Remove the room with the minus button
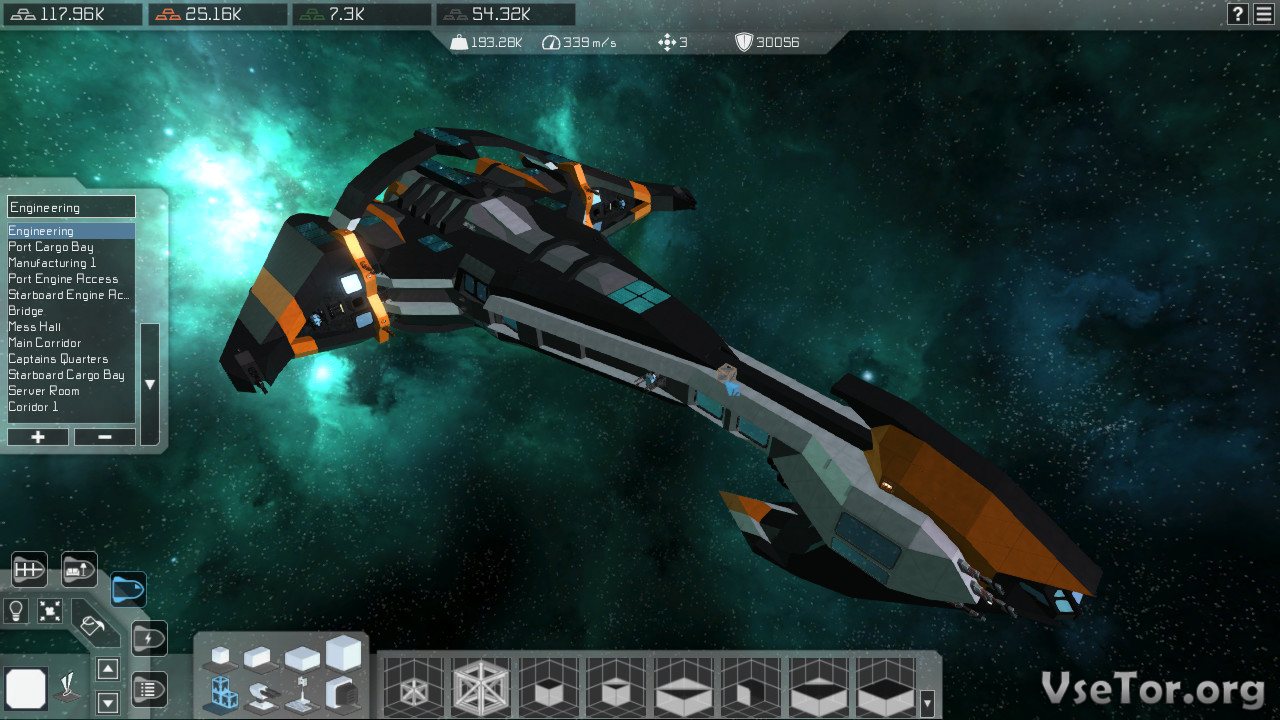Image resolution: width=1280 pixels, height=720 pixels. pos(104,437)
